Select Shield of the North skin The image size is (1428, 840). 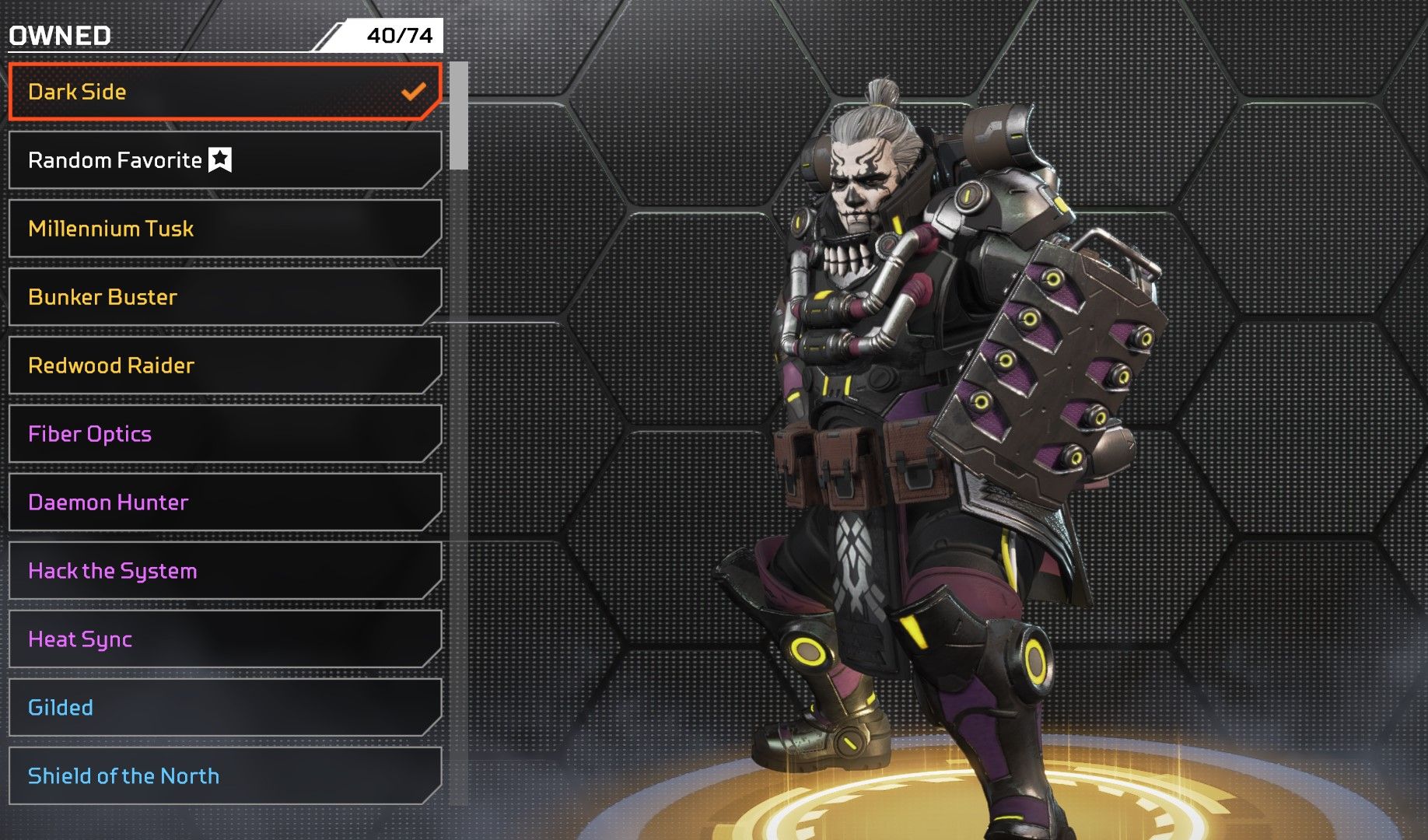(224, 776)
